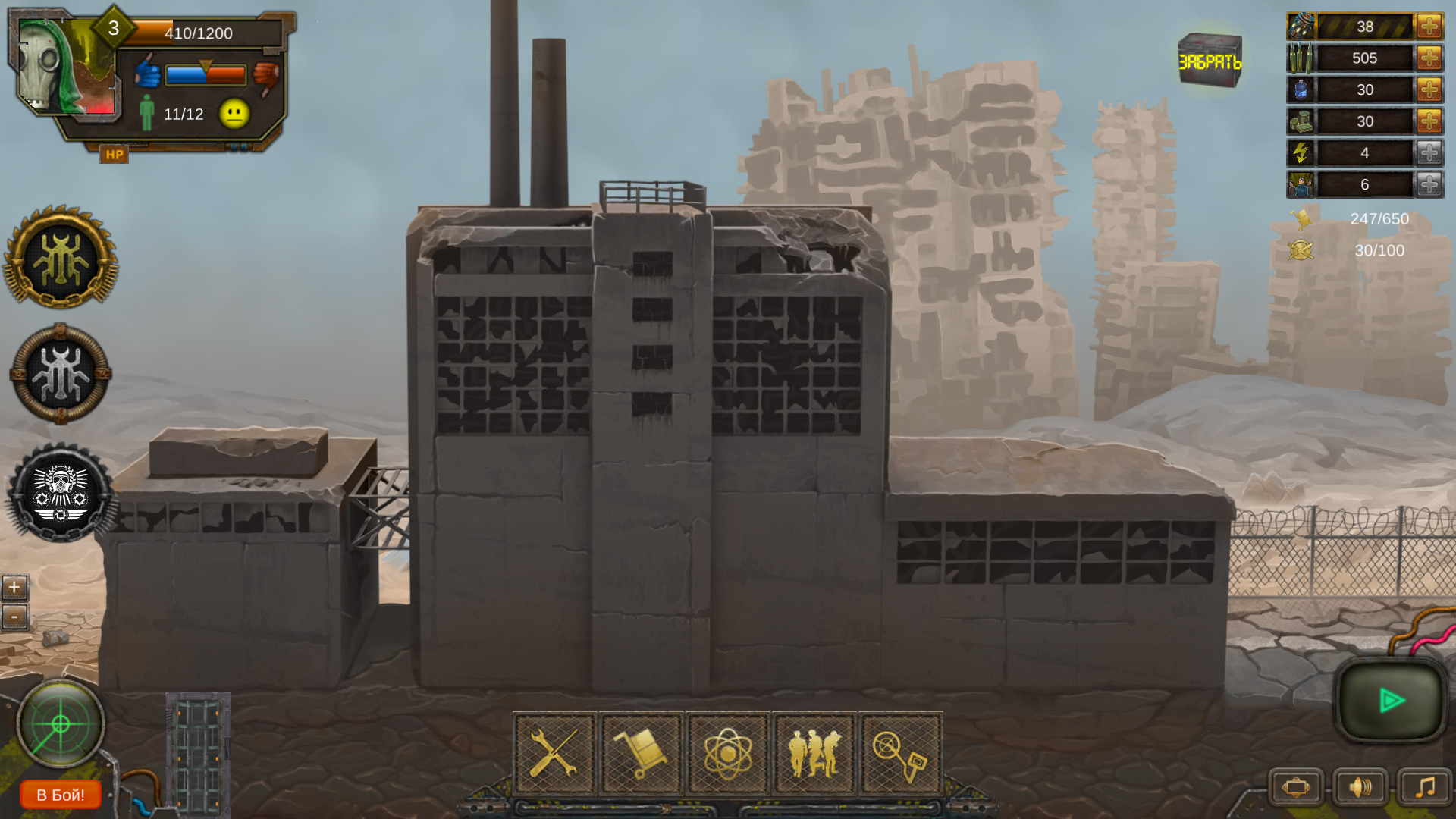Expand ammo supply with its plus button
The image size is (1456, 819).
click(1429, 58)
